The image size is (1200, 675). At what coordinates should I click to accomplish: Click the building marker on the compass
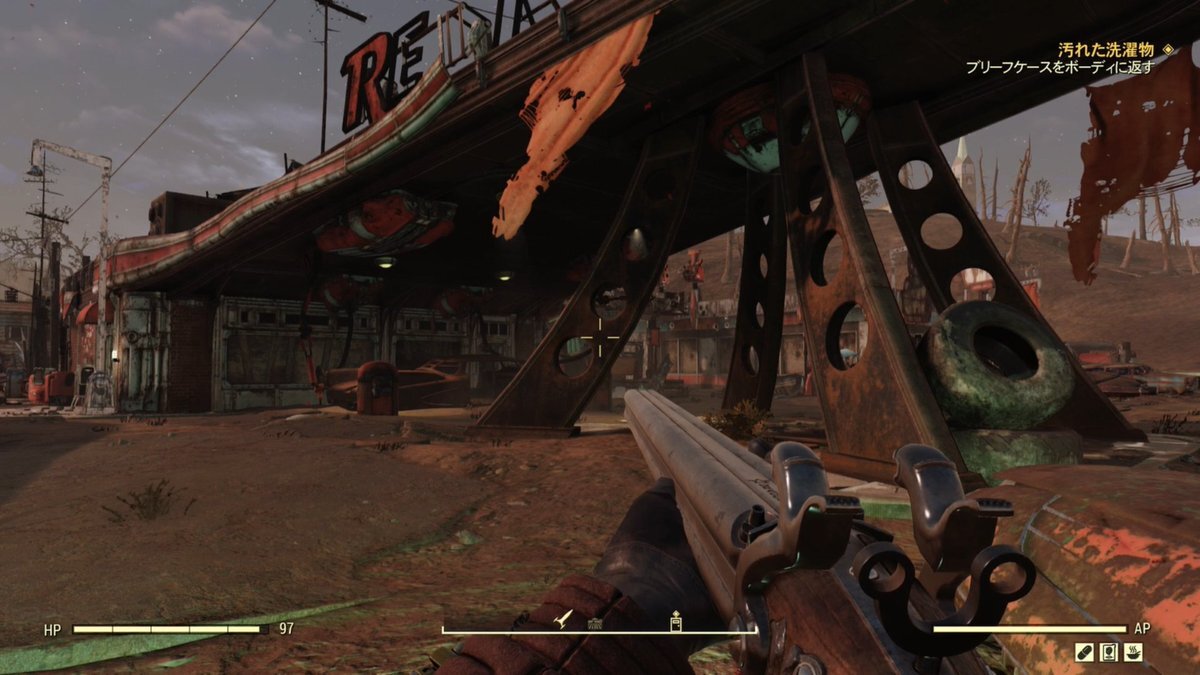(595, 623)
